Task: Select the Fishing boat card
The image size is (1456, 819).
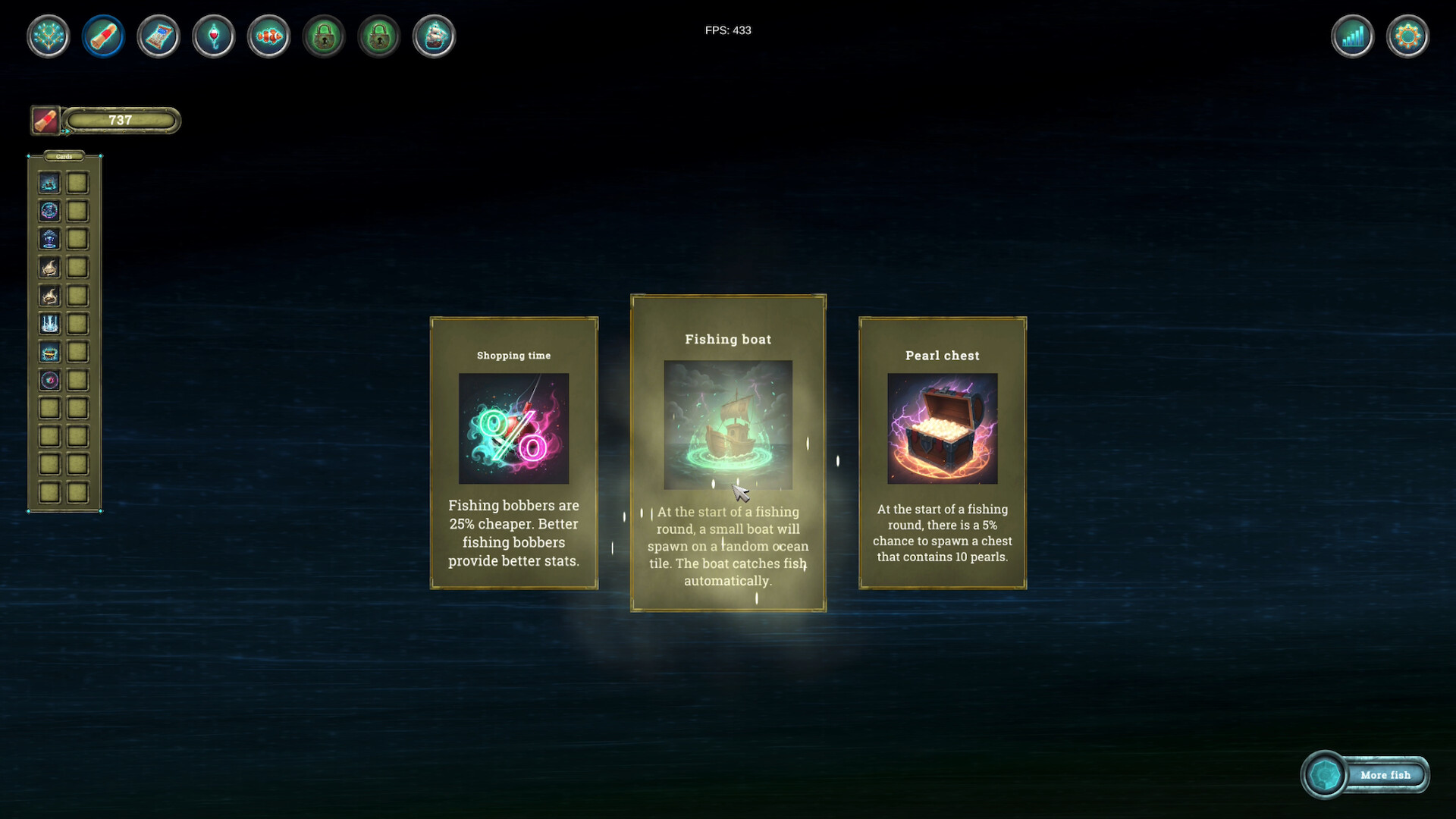Action: [728, 453]
